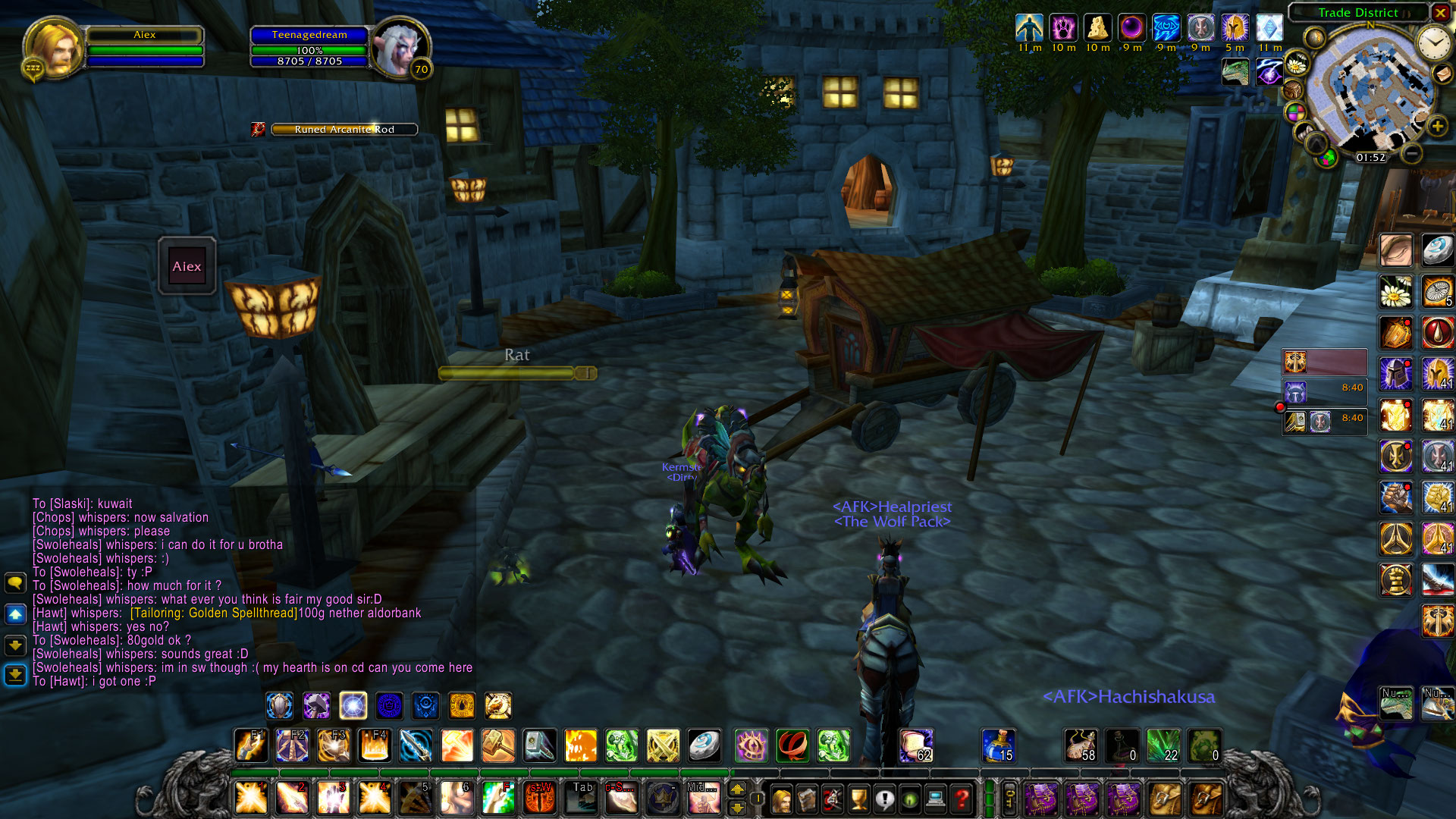
Task: Click the daisy flower minimap button
Action: 1297,64
